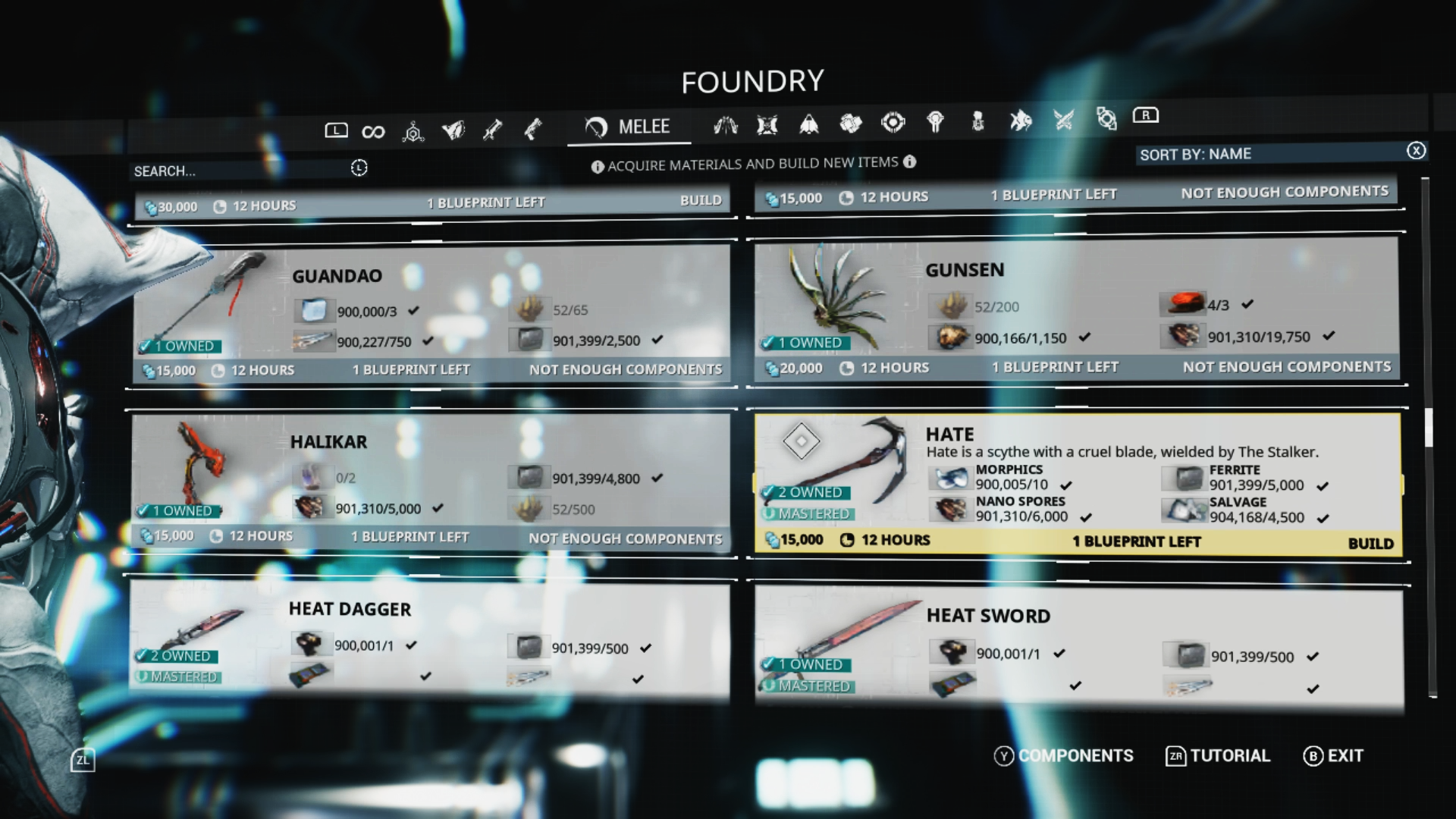Click the Build button on the 30,000-credit blueprint
The image size is (1456, 819).
point(700,200)
